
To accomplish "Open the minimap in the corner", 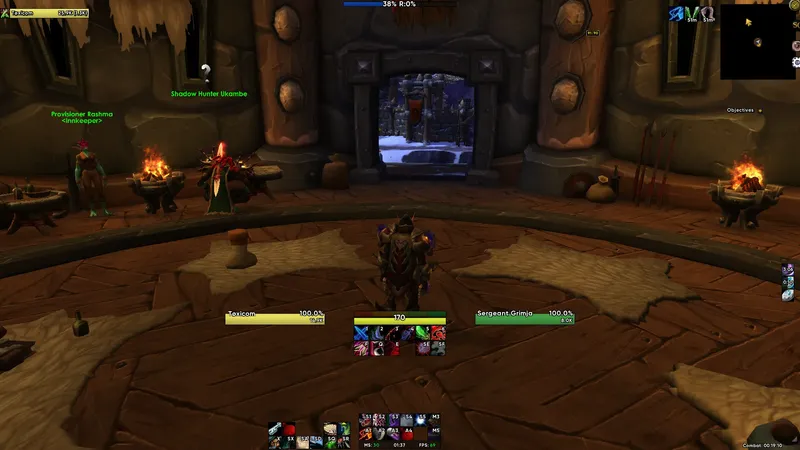I will tap(758, 41).
